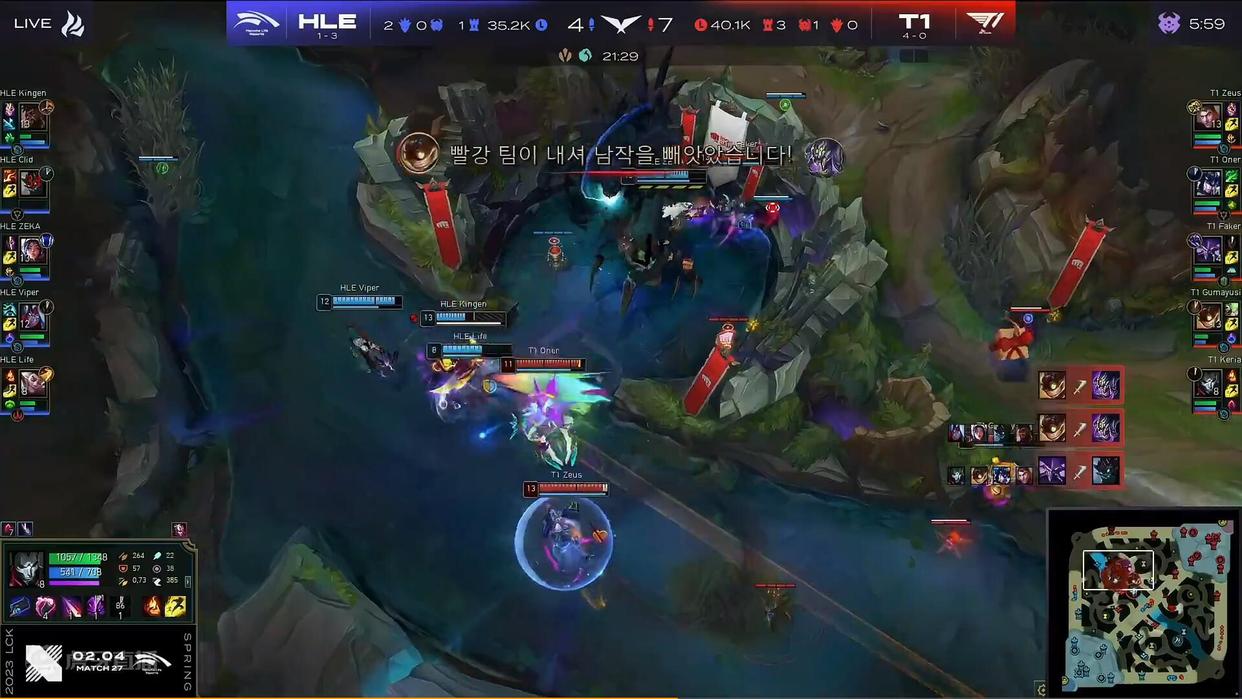
Task: Click the selected champion's large portrait
Action: (25, 570)
